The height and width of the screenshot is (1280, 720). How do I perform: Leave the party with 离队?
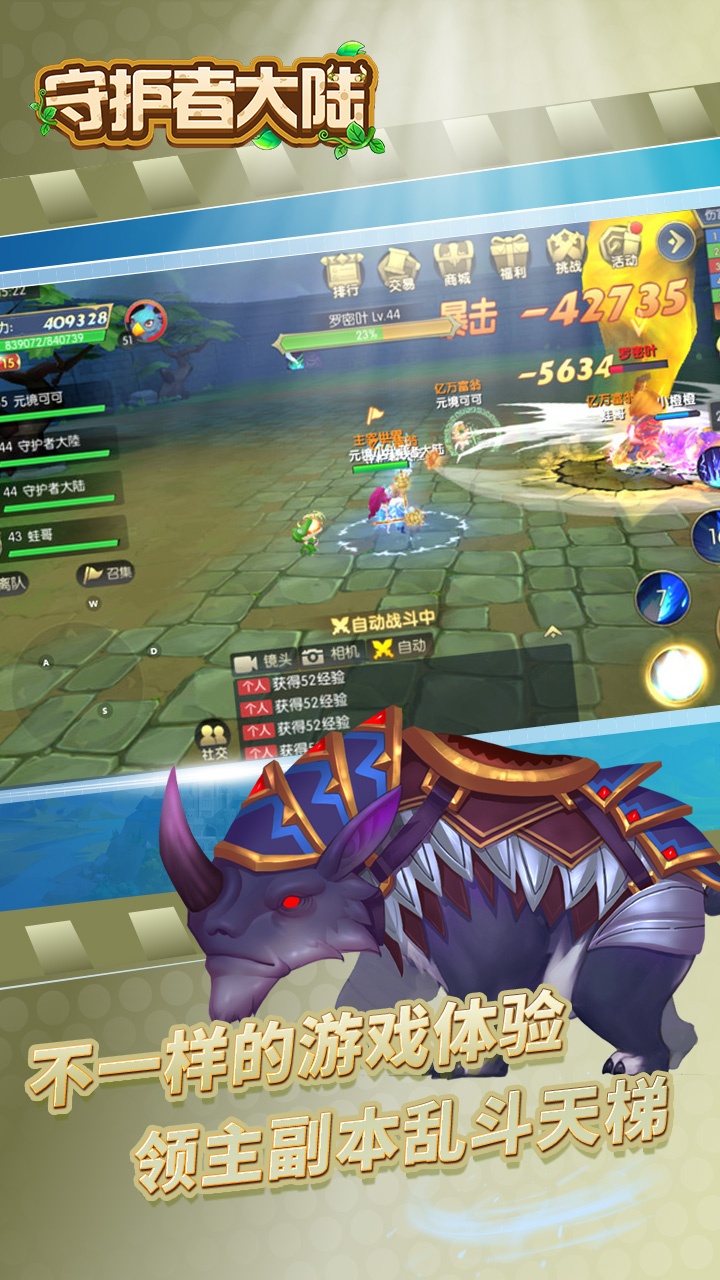pyautogui.click(x=14, y=581)
